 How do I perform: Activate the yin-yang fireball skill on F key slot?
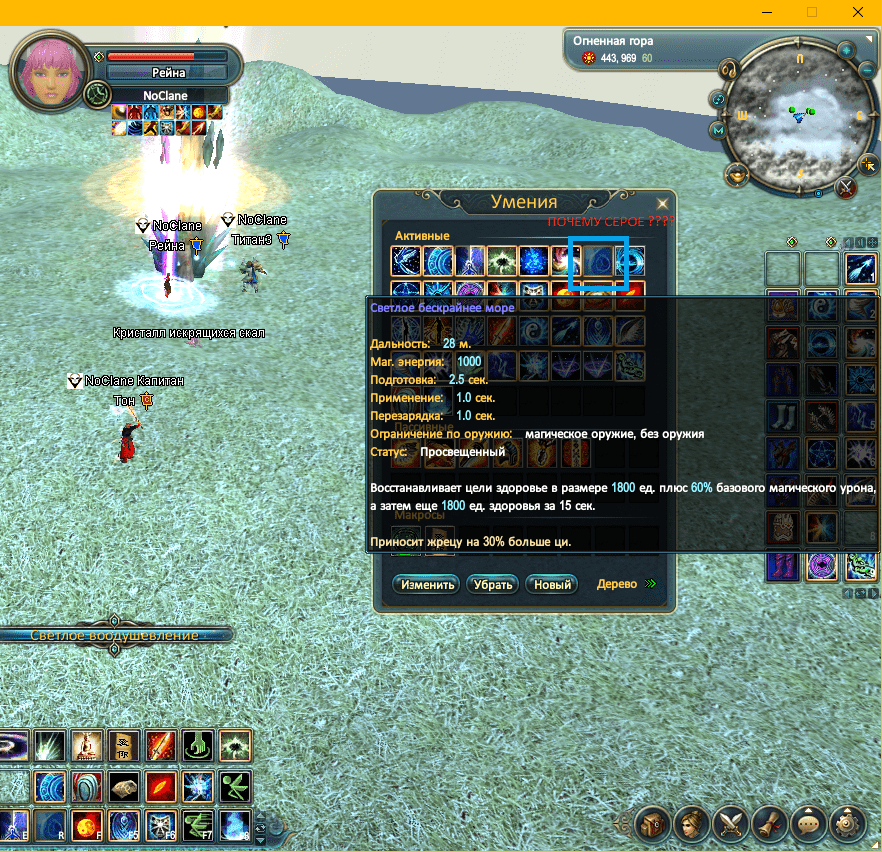click(85, 826)
